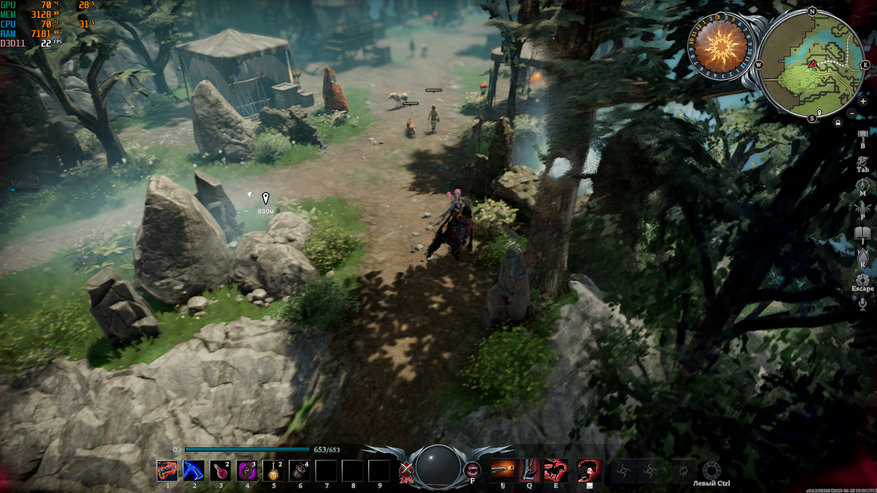
Task: Select the pouch item in hotbar slot 6
Action: (299, 470)
